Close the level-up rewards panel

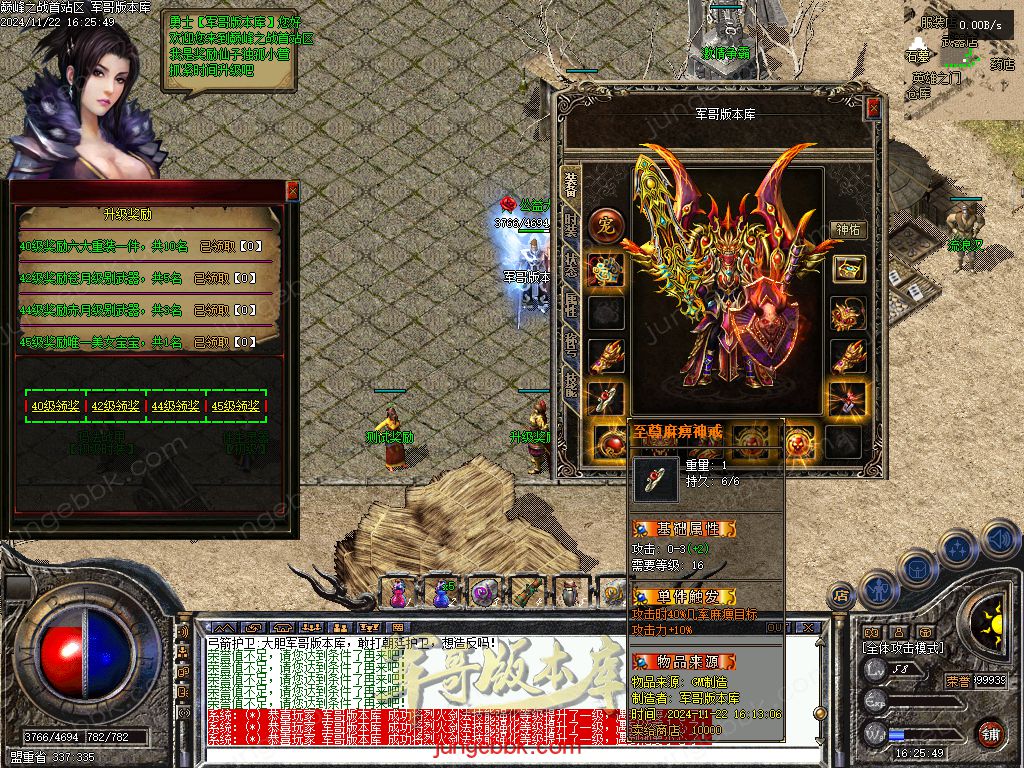[x=292, y=190]
